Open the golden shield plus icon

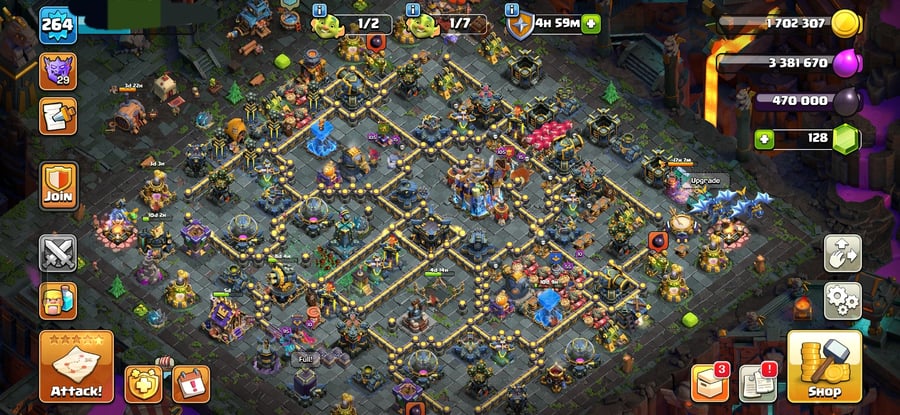pos(142,383)
